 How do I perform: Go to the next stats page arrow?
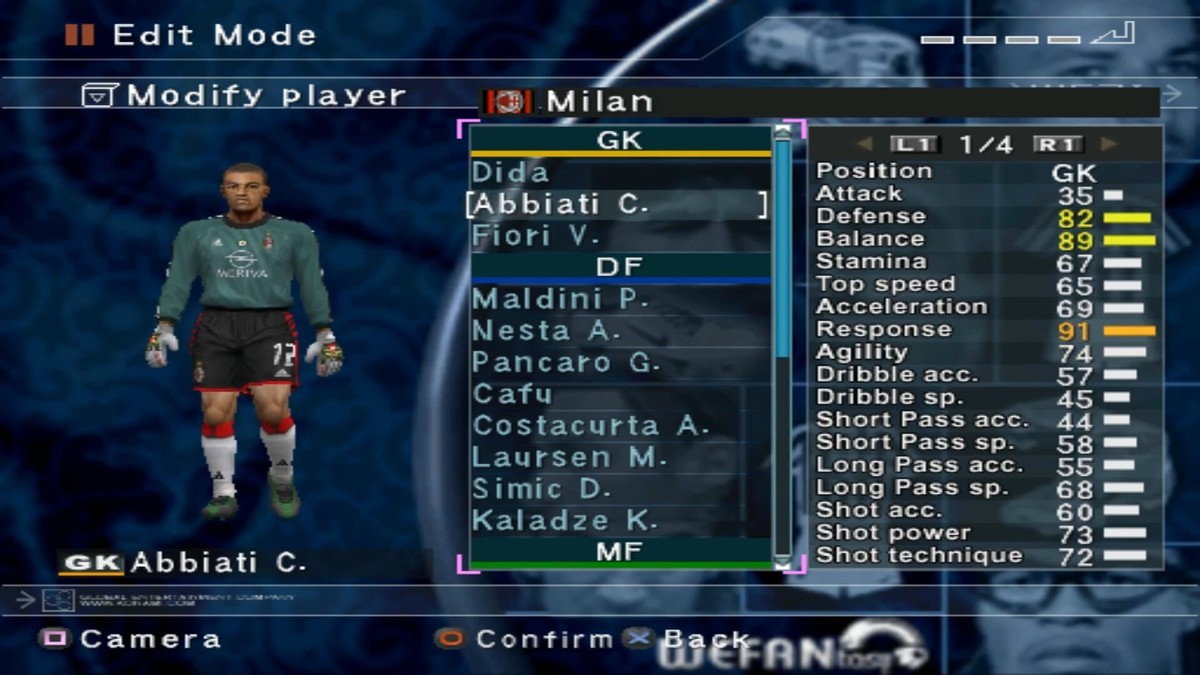point(1108,145)
